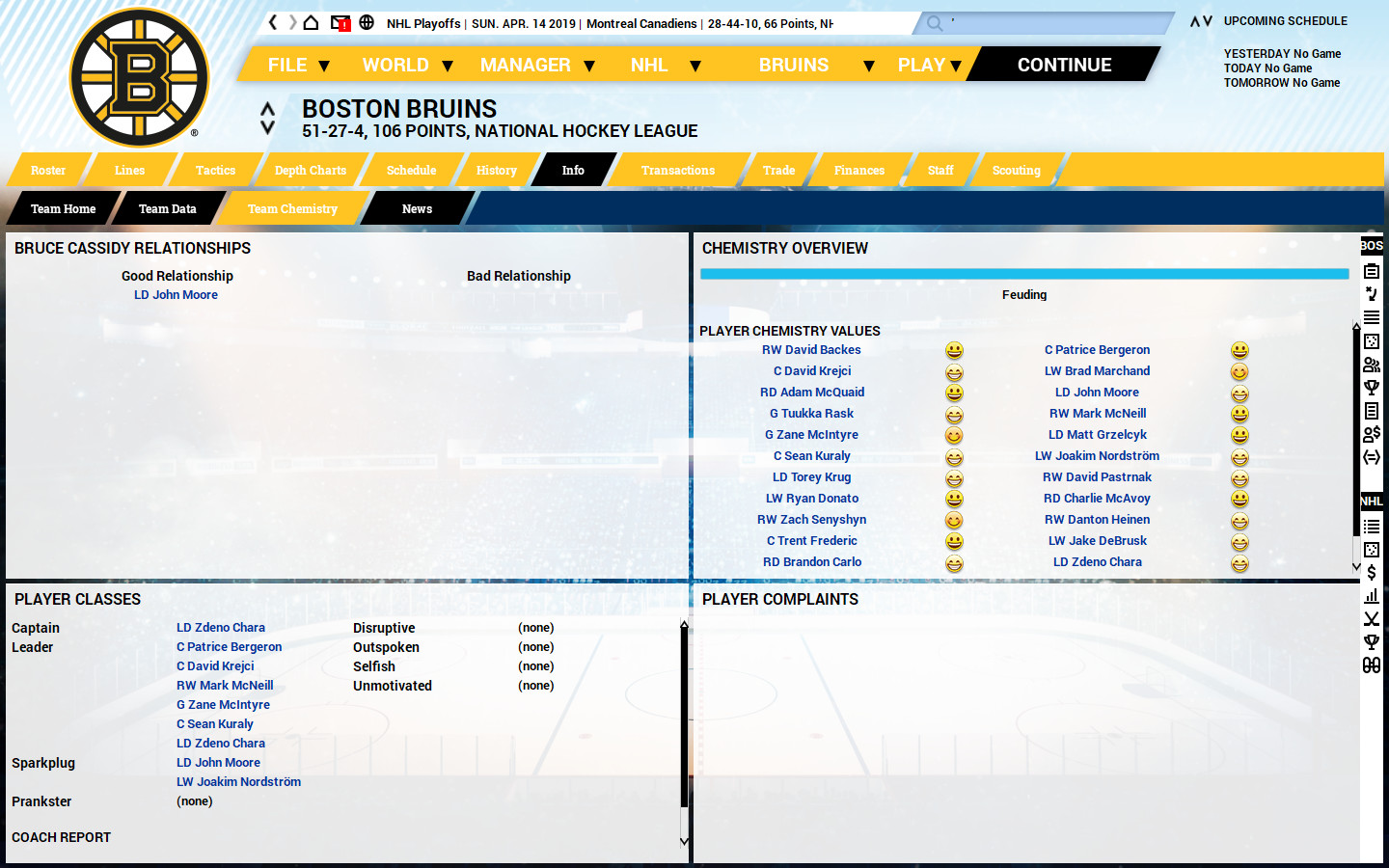The image size is (1389, 868).
Task: Click the trade arrows icon in the sidebar
Action: [1372, 456]
